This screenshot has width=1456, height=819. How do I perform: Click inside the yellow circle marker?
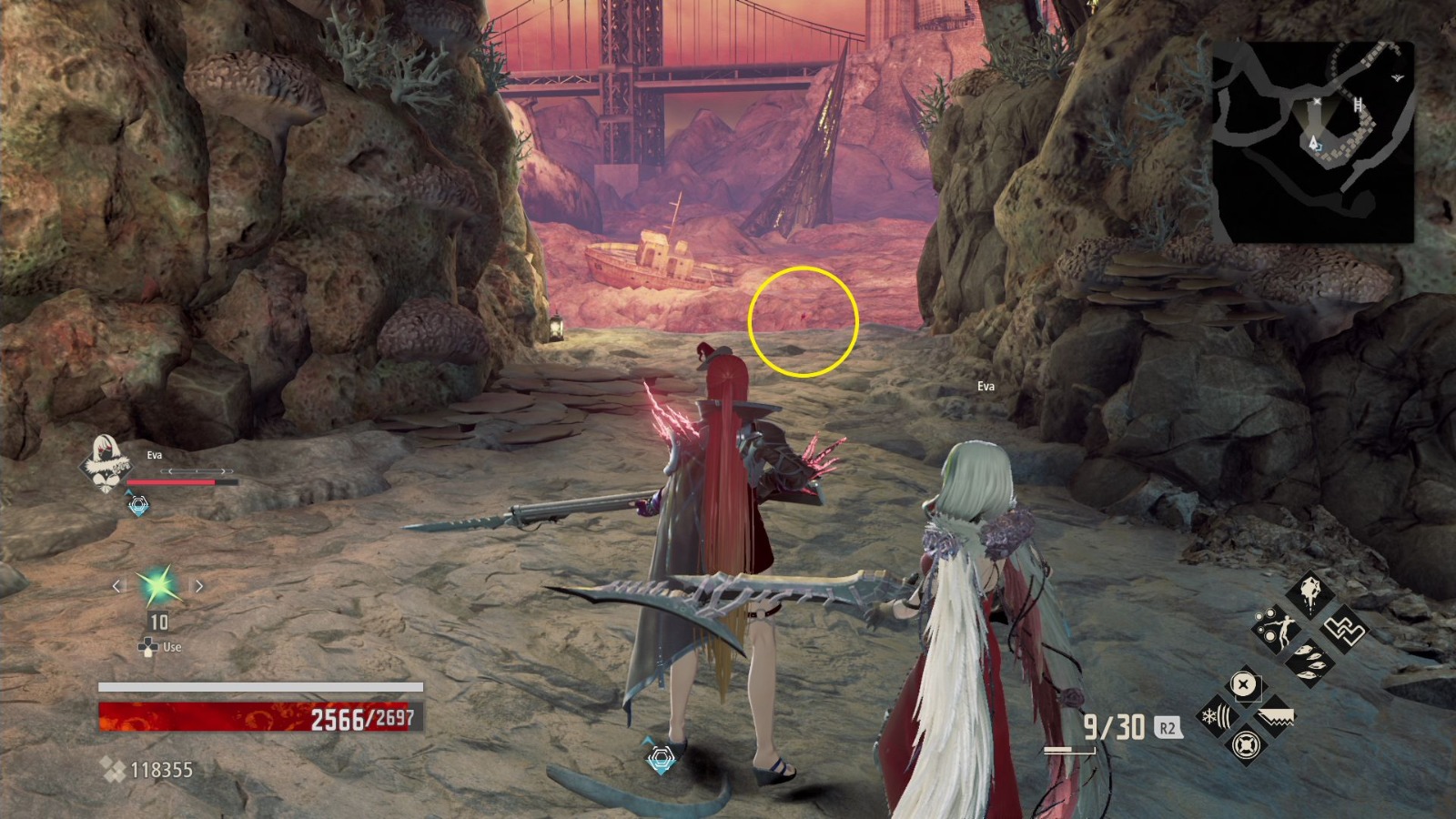coord(803,318)
